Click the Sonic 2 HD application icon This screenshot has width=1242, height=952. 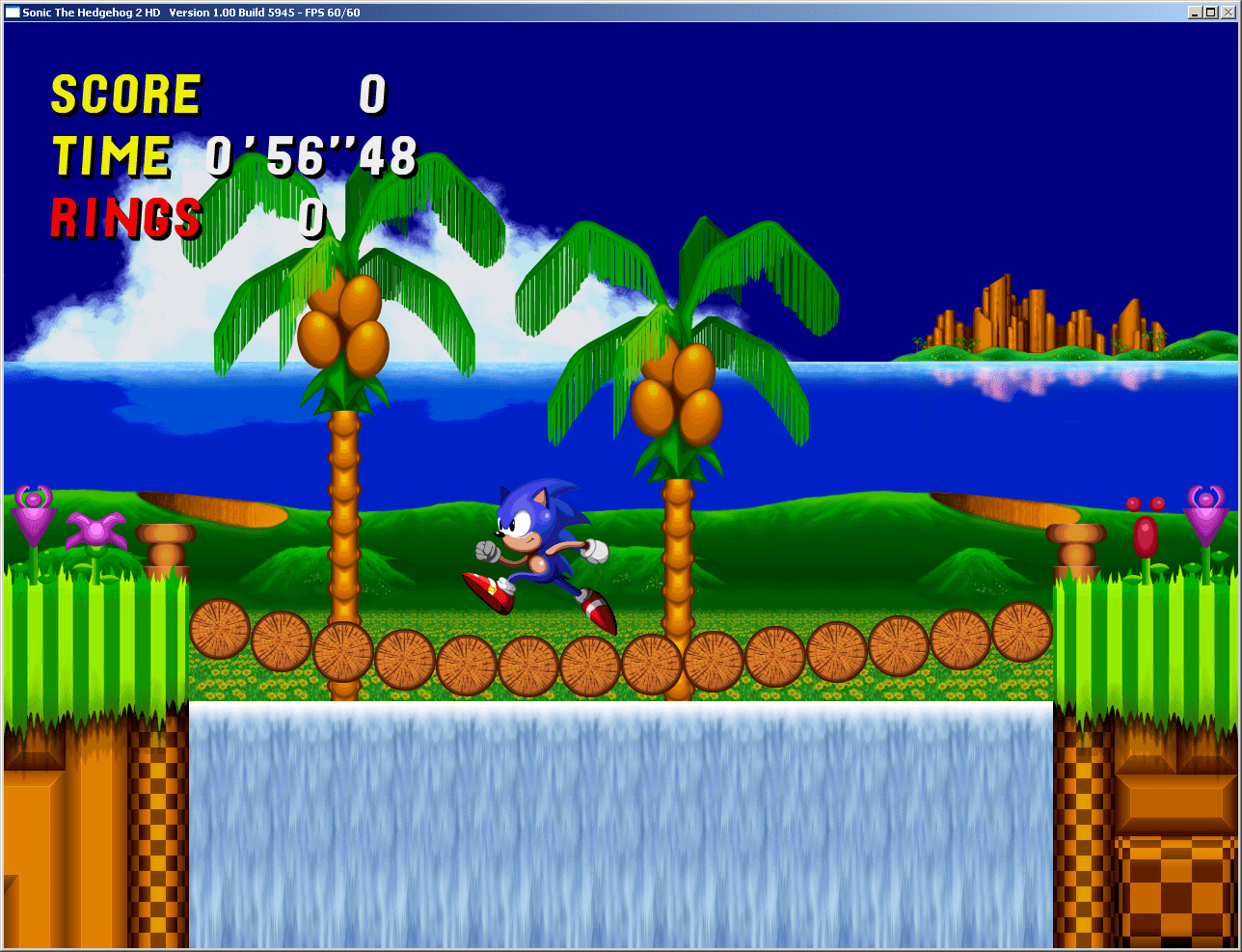click(x=12, y=13)
